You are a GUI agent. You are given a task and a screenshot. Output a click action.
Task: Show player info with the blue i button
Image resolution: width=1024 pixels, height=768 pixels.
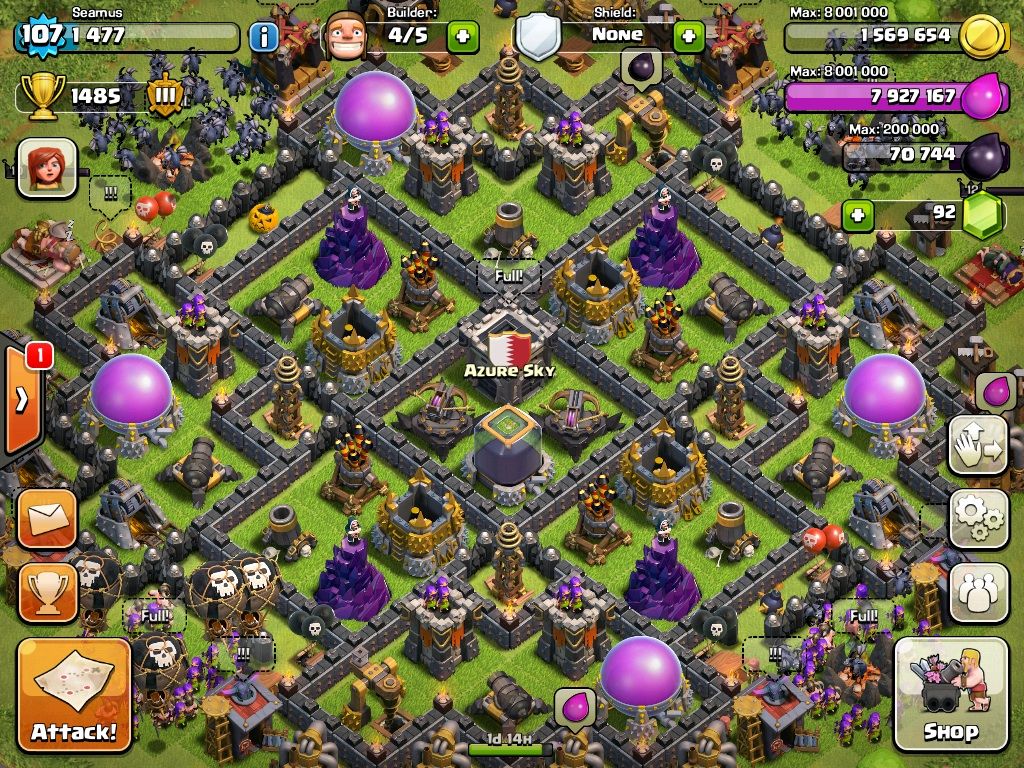coord(264,38)
